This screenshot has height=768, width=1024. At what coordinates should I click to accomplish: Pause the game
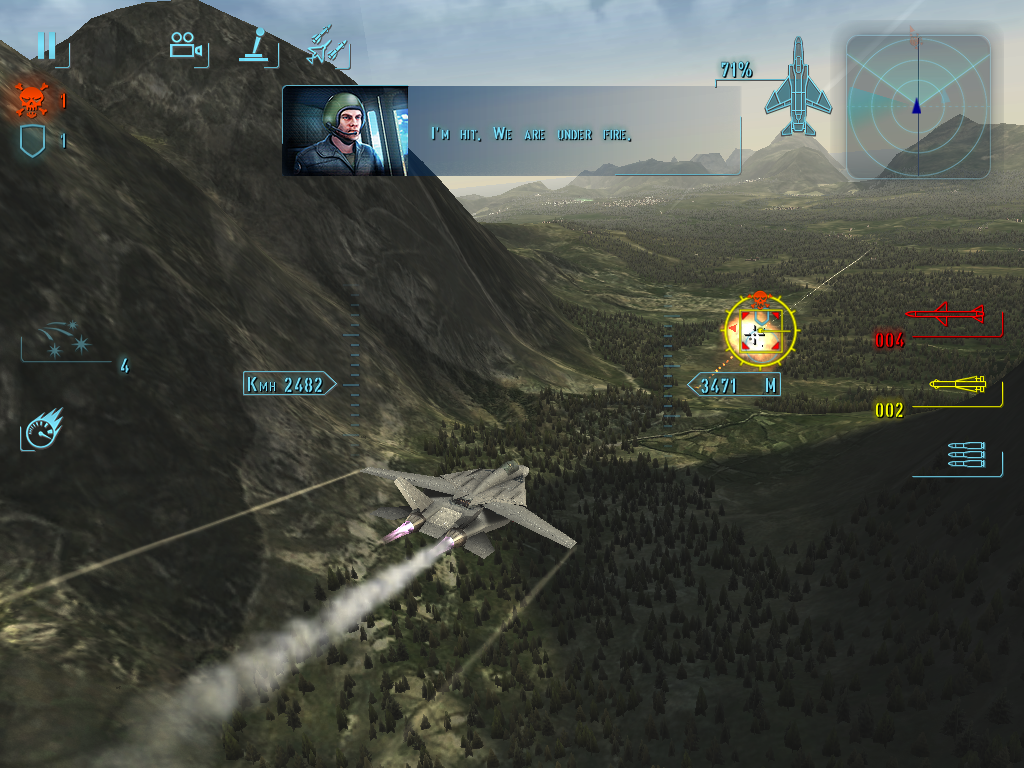point(46,46)
